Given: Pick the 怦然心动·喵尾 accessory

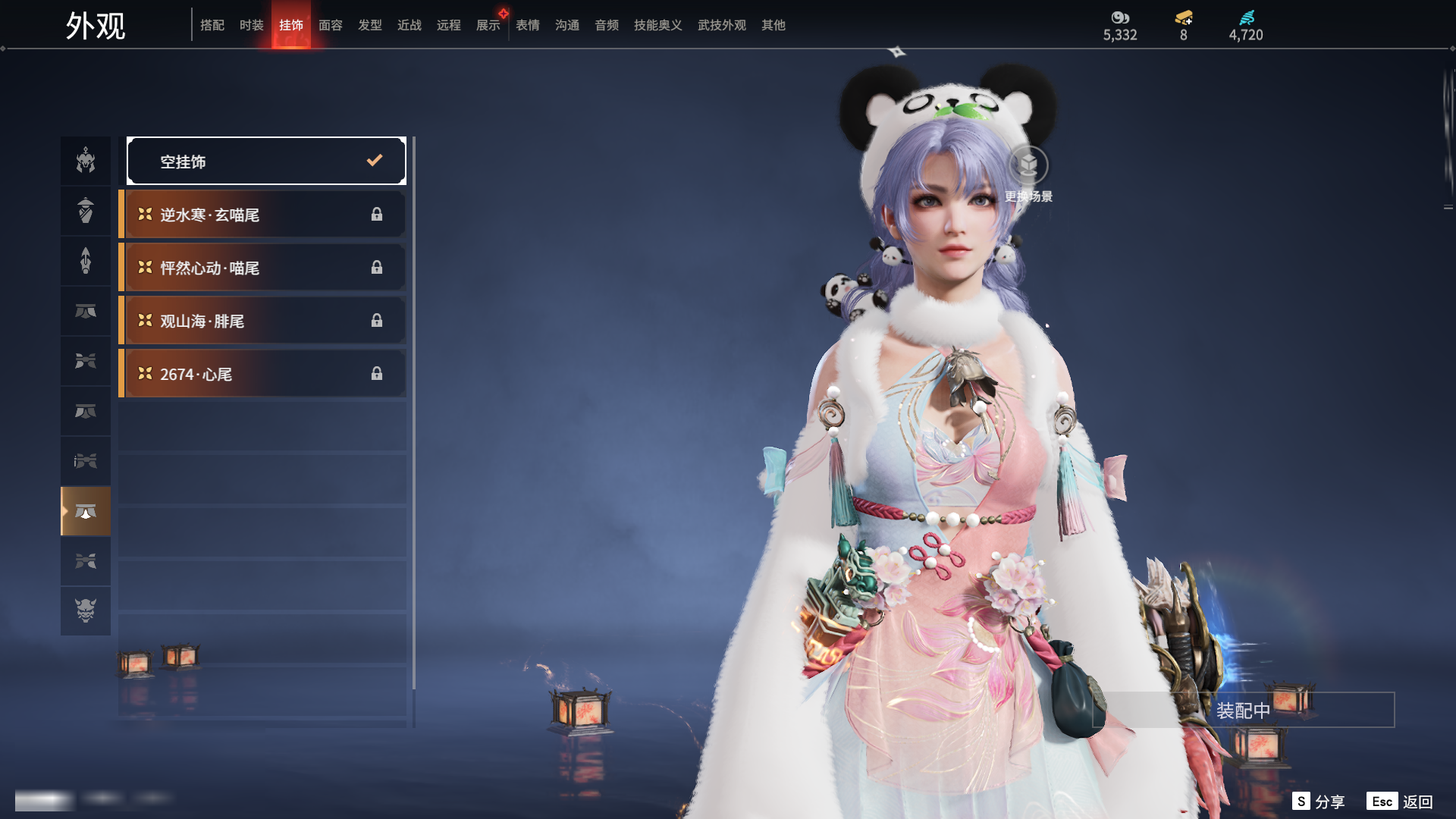Looking at the screenshot, I should click(x=263, y=268).
